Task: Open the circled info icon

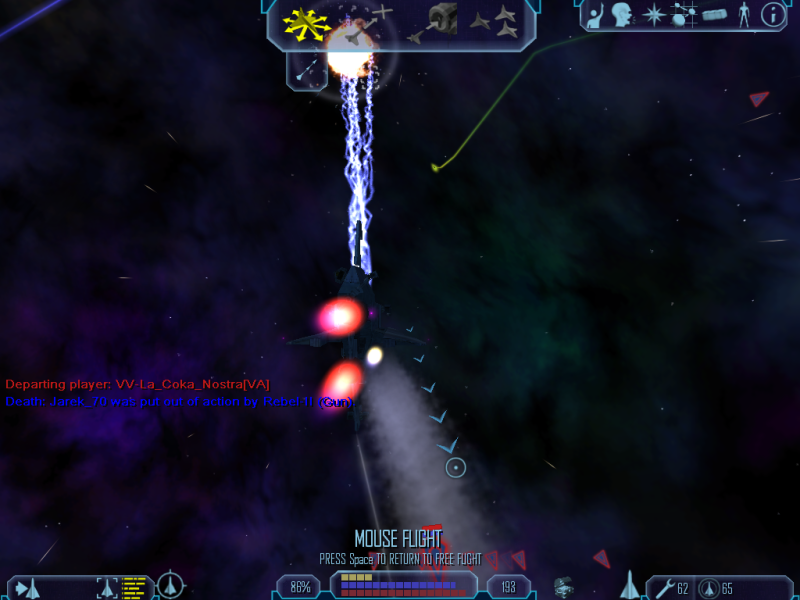Action: click(x=772, y=15)
